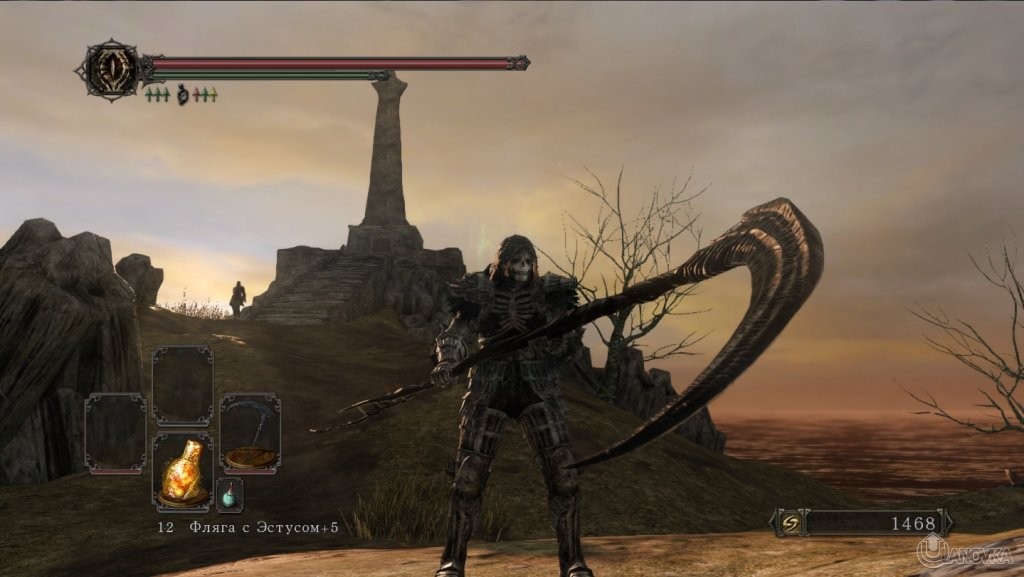Click the scythe weapon slot
The height and width of the screenshot is (577, 1024).
(x=250, y=432)
